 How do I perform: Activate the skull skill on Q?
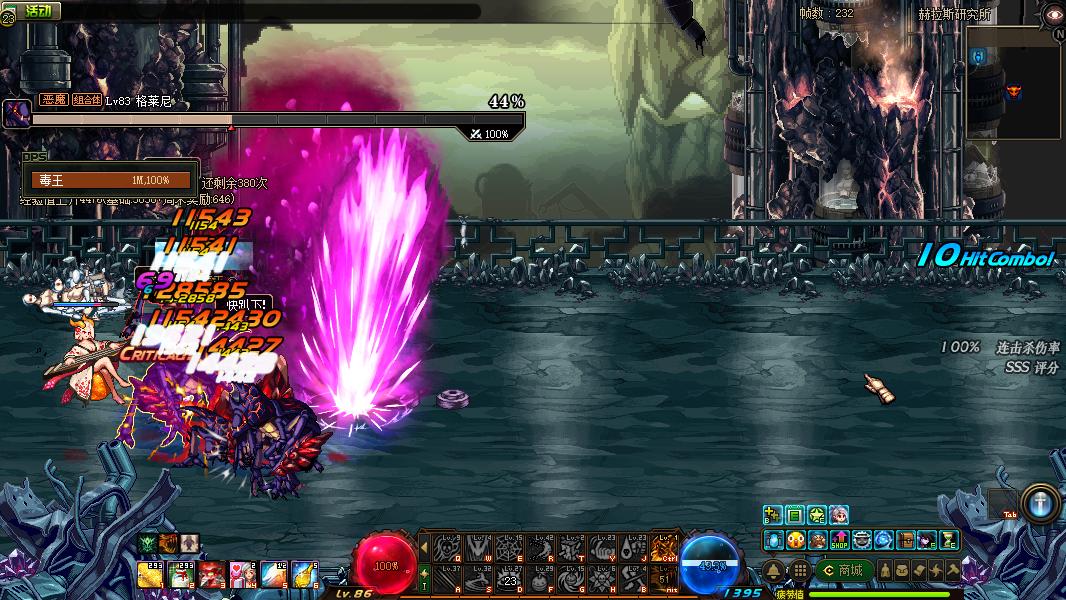446,547
